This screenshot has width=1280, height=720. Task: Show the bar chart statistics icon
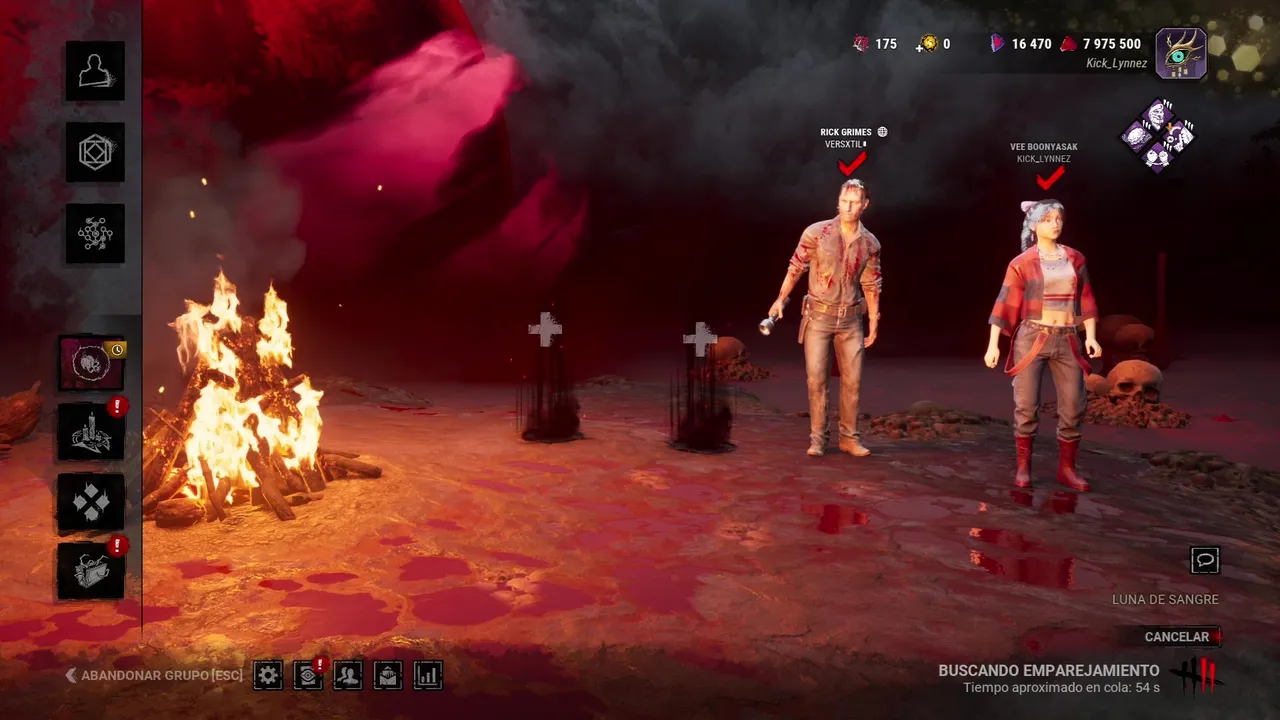(x=428, y=675)
